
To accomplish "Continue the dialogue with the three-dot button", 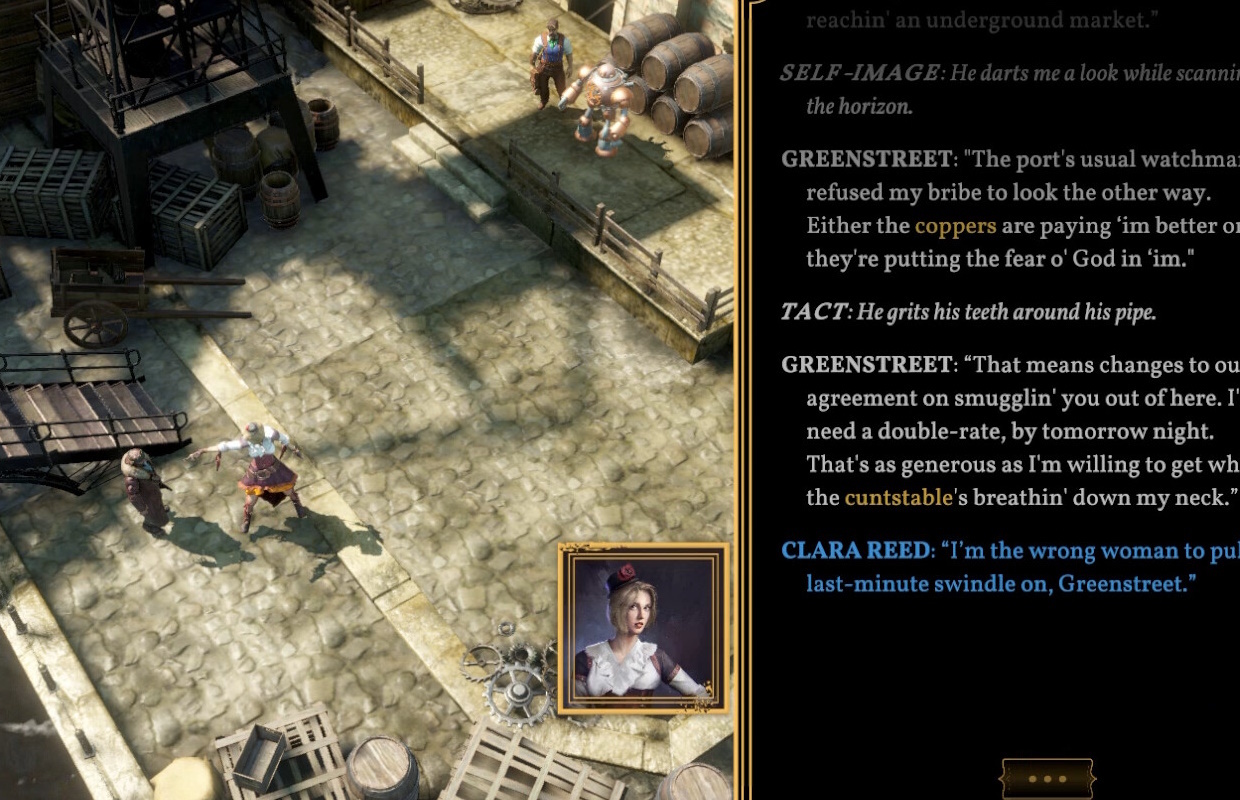I will [x=1047, y=779].
